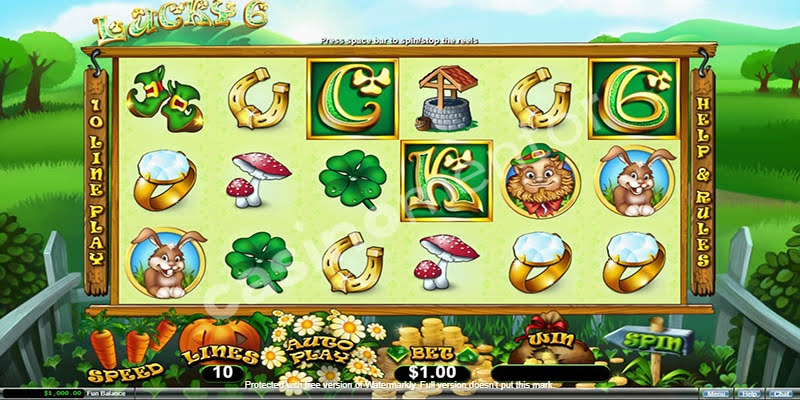Spin the reels with the Spin sign

pos(657,343)
